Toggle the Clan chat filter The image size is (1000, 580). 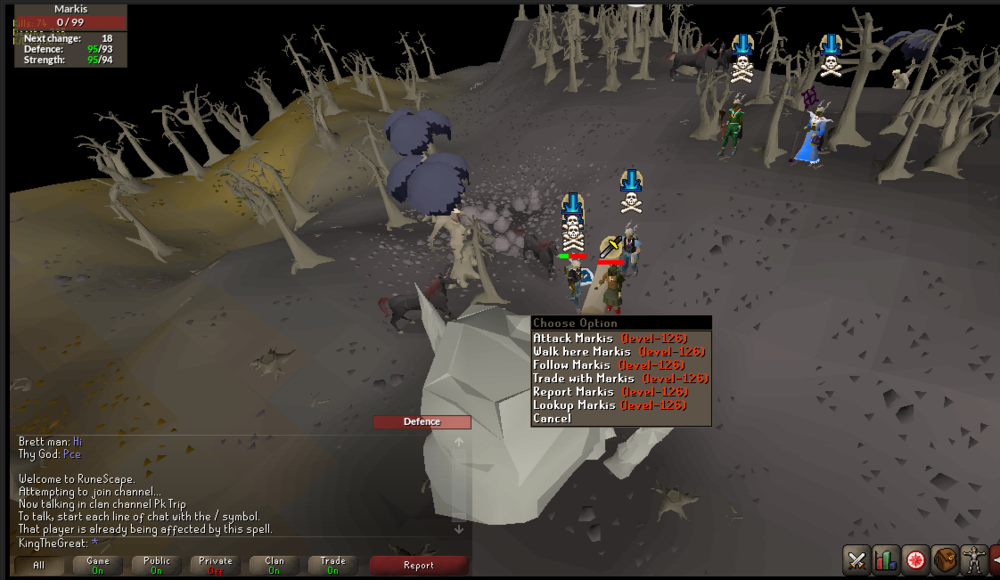pyautogui.click(x=274, y=565)
